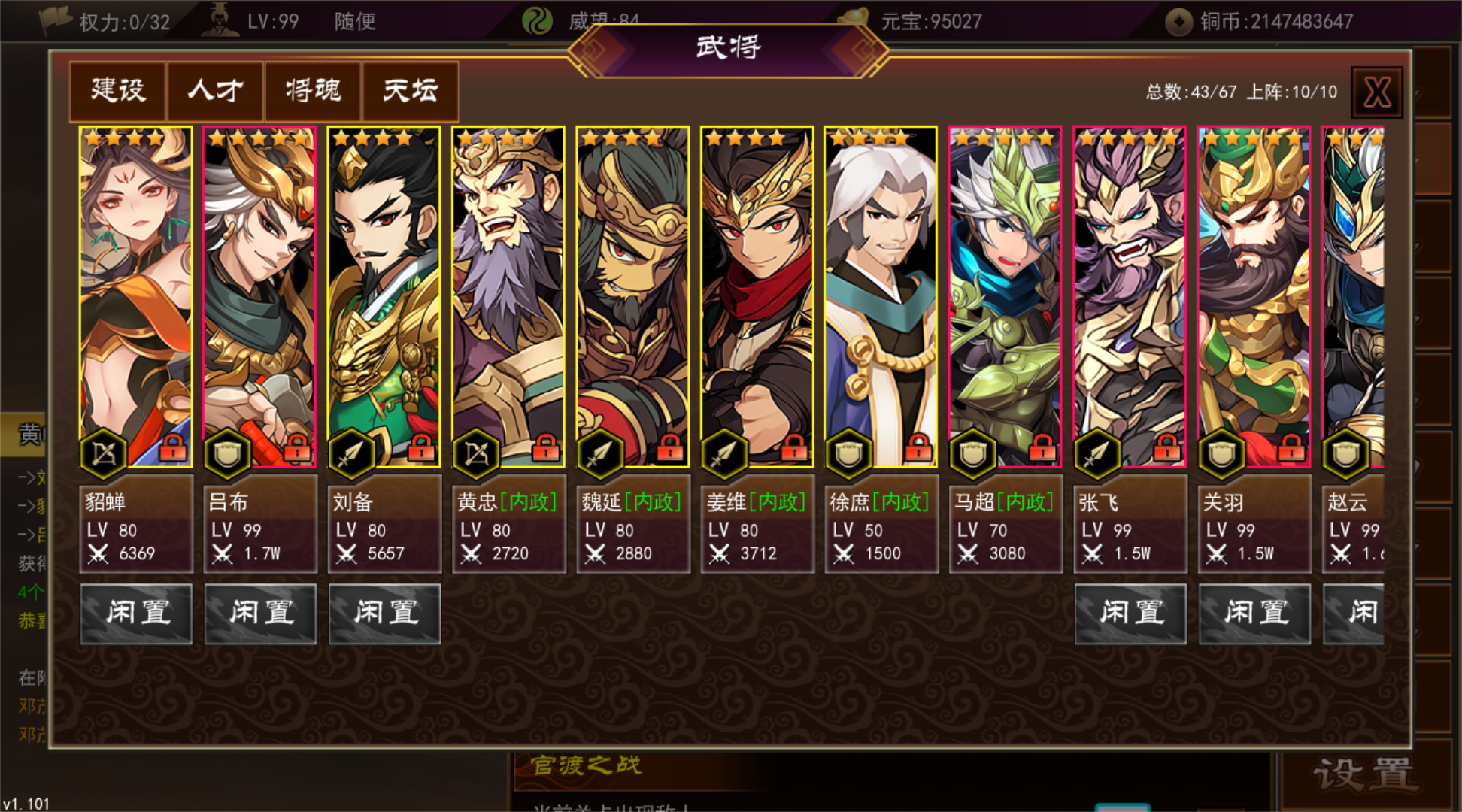This screenshot has width=1462, height=812.
Task: Select the bow-type icon on 貂蝉's card
Action: pyautogui.click(x=105, y=451)
